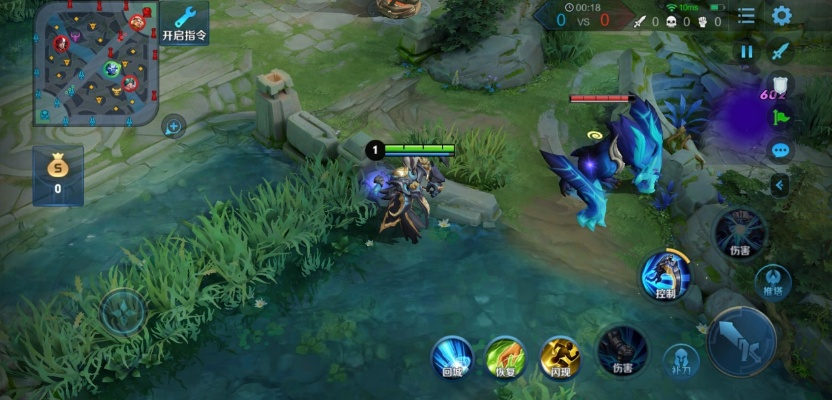Open settings with the gear icon
The height and width of the screenshot is (400, 832).
pyautogui.click(x=781, y=16)
